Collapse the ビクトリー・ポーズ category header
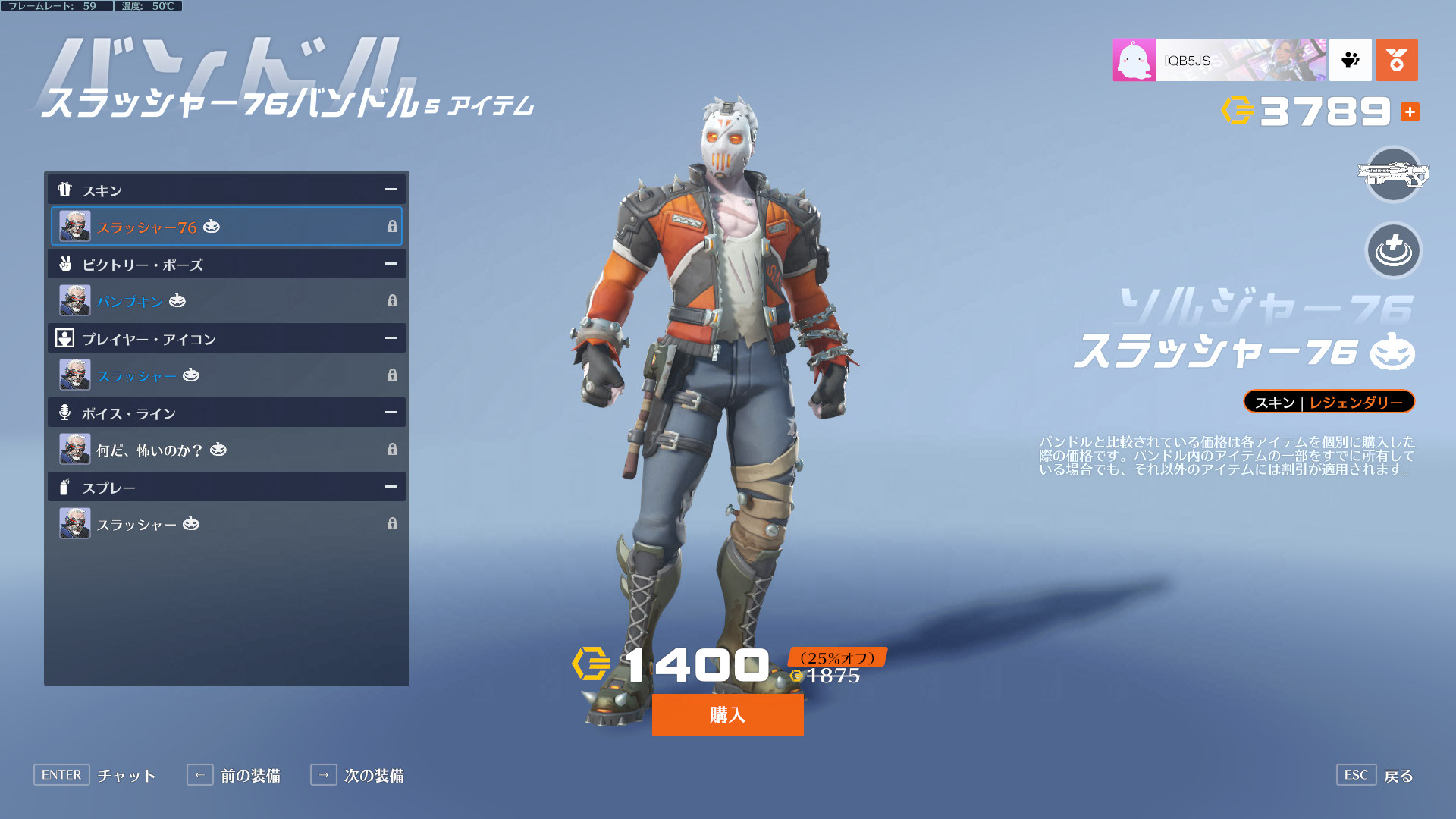 (391, 264)
